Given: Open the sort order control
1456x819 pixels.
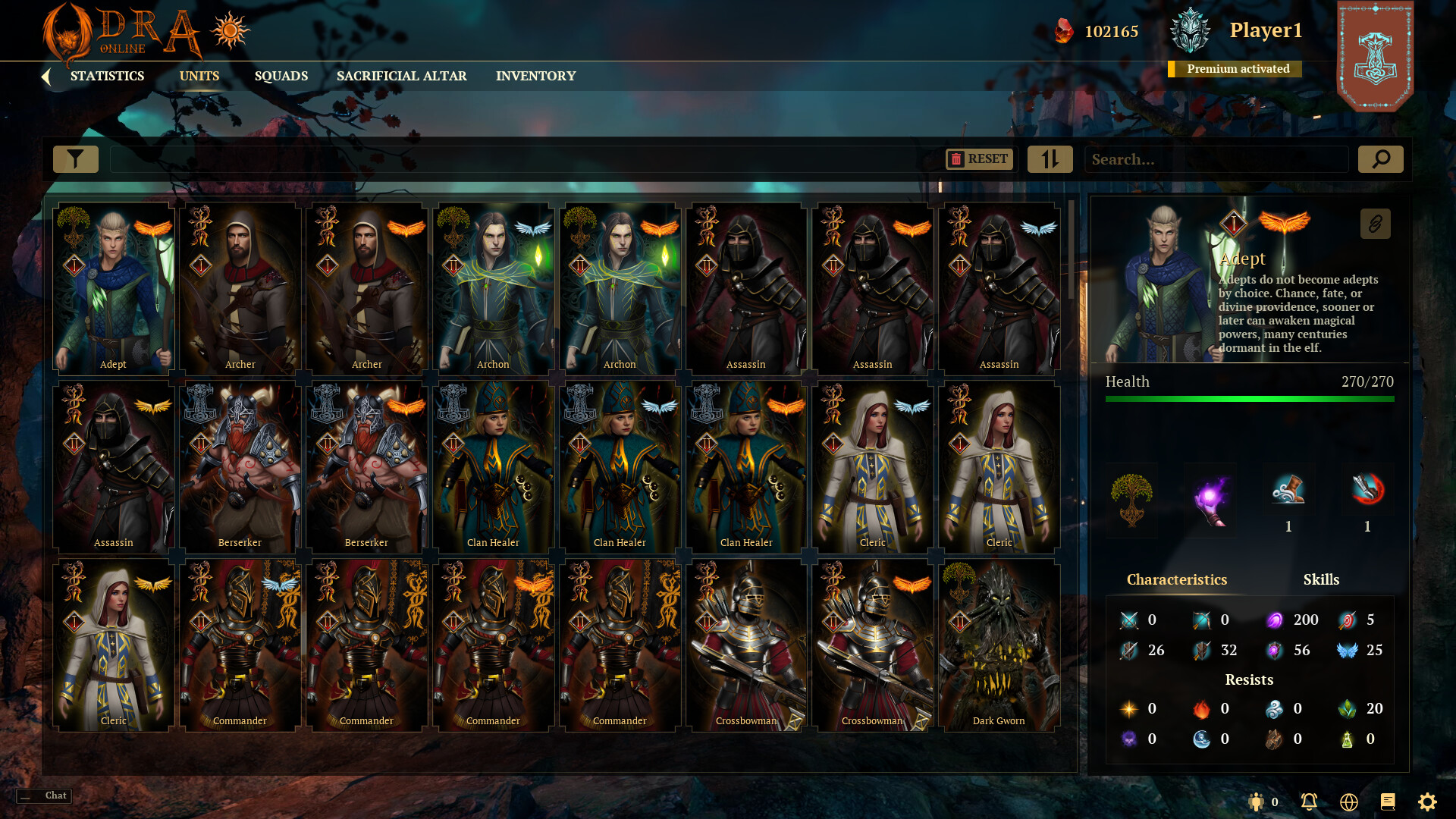Looking at the screenshot, I should (x=1050, y=159).
